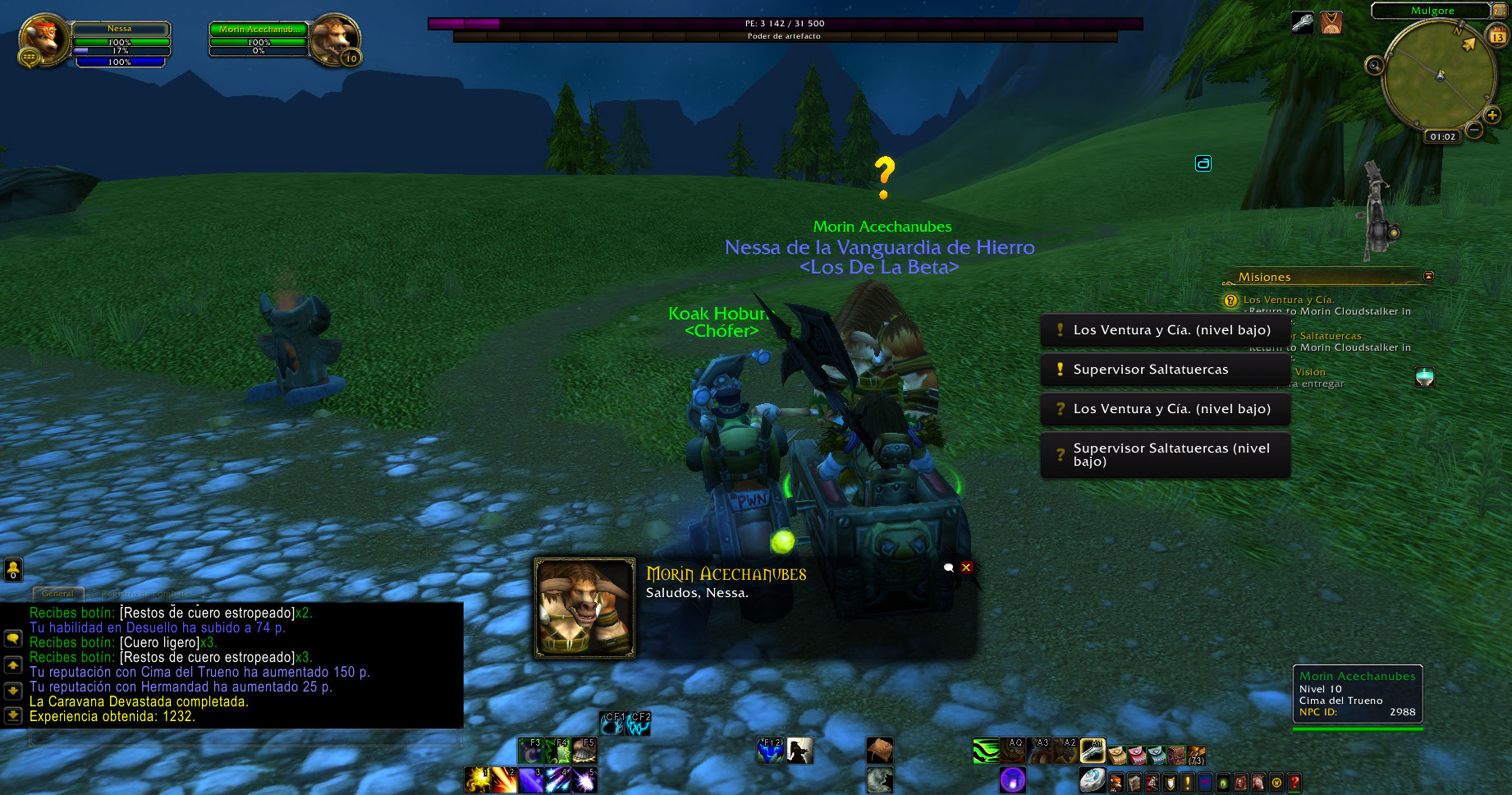The height and width of the screenshot is (795, 1512).
Task: Collapse the Misiones objective tracker
Action: tap(1428, 276)
